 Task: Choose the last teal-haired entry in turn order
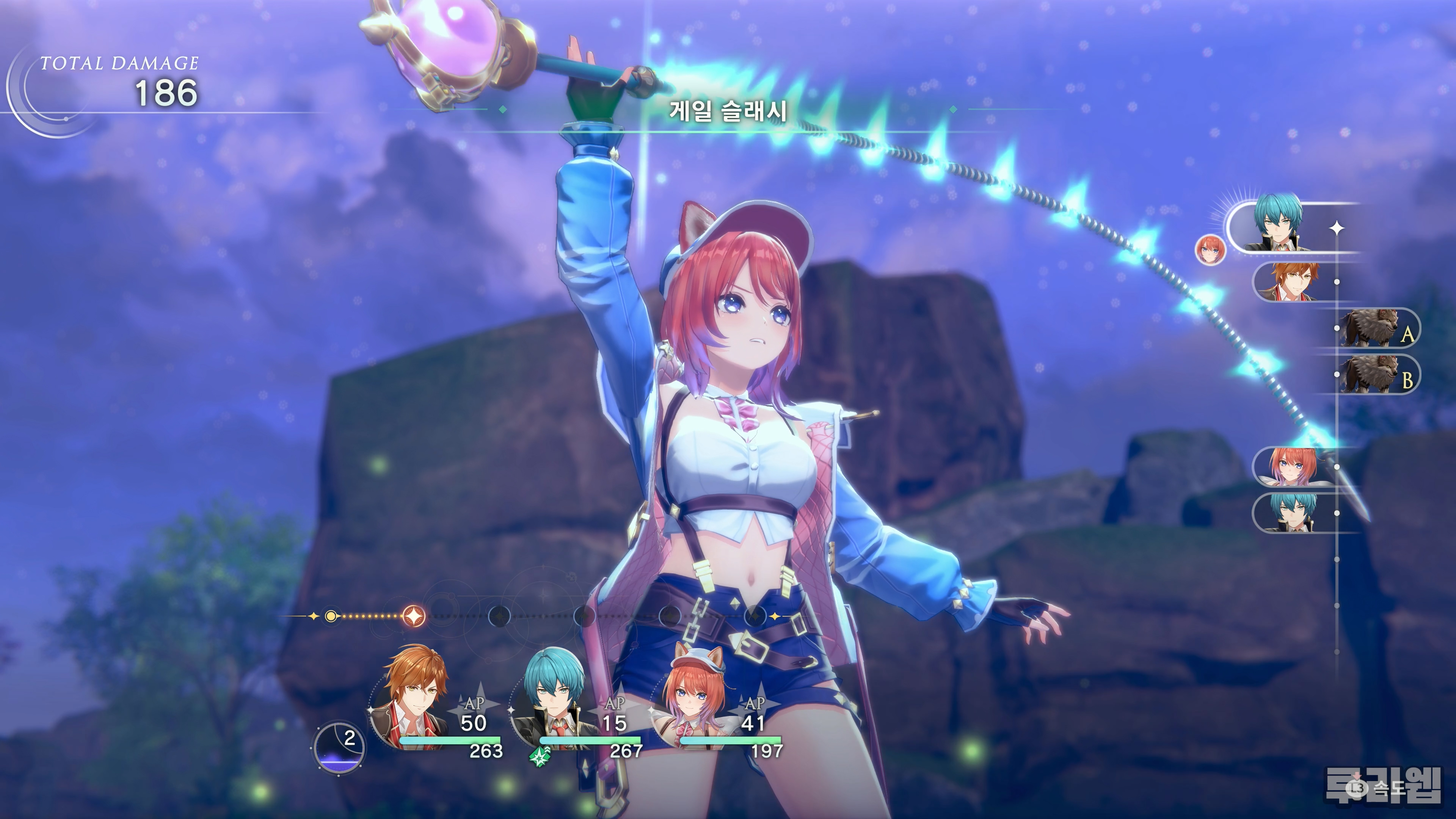coord(1294,513)
